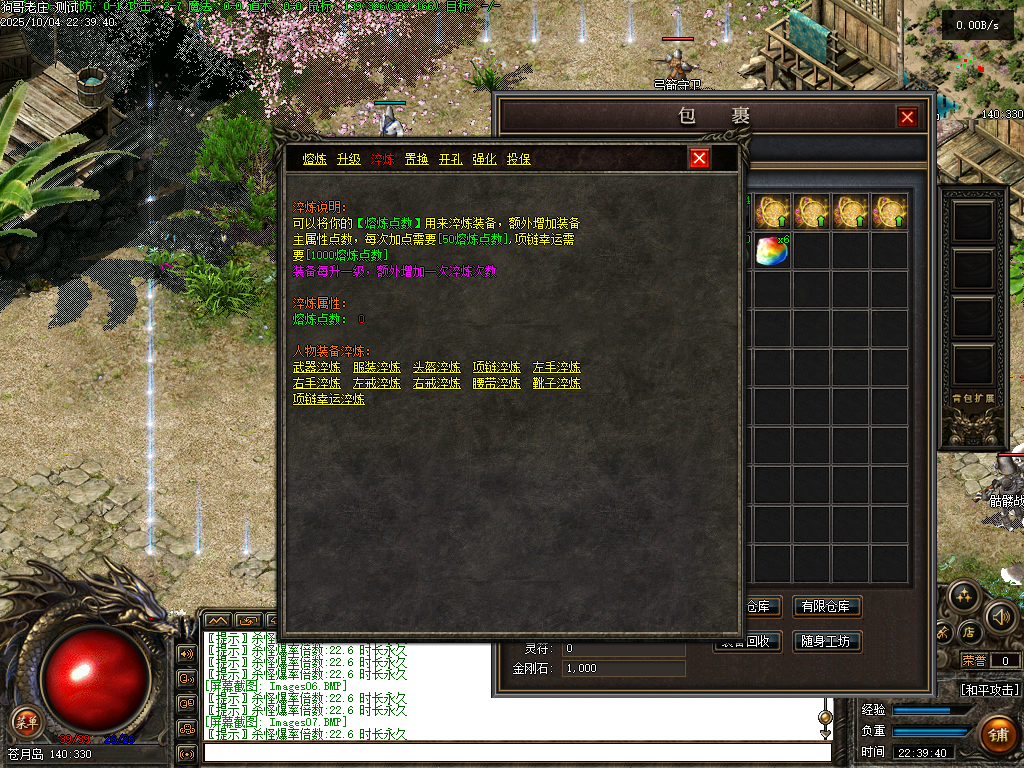Open the 随身工坊 workshop
This screenshot has width=1024, height=768.
pos(827,641)
